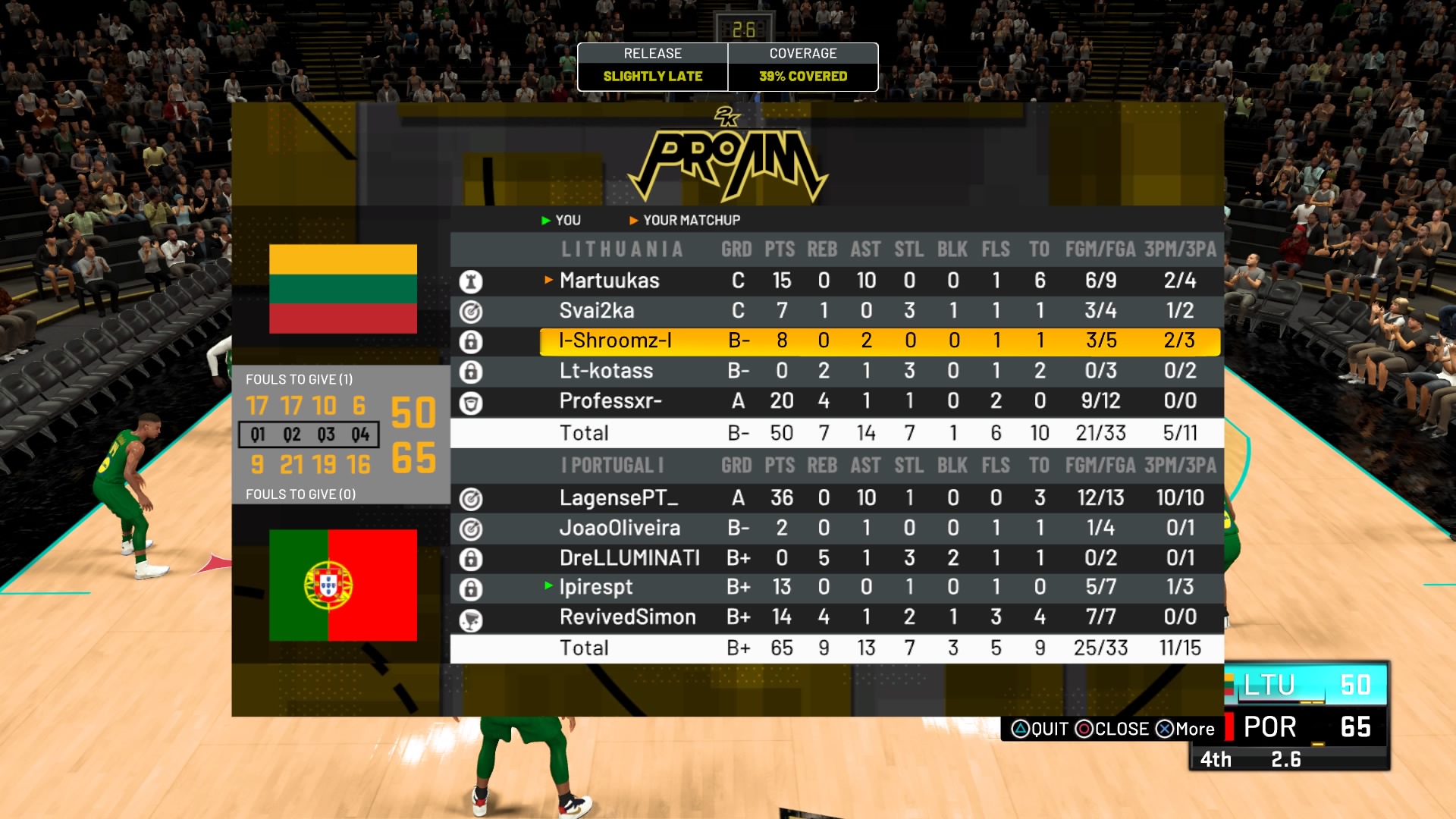The width and height of the screenshot is (1456, 819).
Task: Choose JoaoOliveira in the scoreboard
Action: coord(620,529)
